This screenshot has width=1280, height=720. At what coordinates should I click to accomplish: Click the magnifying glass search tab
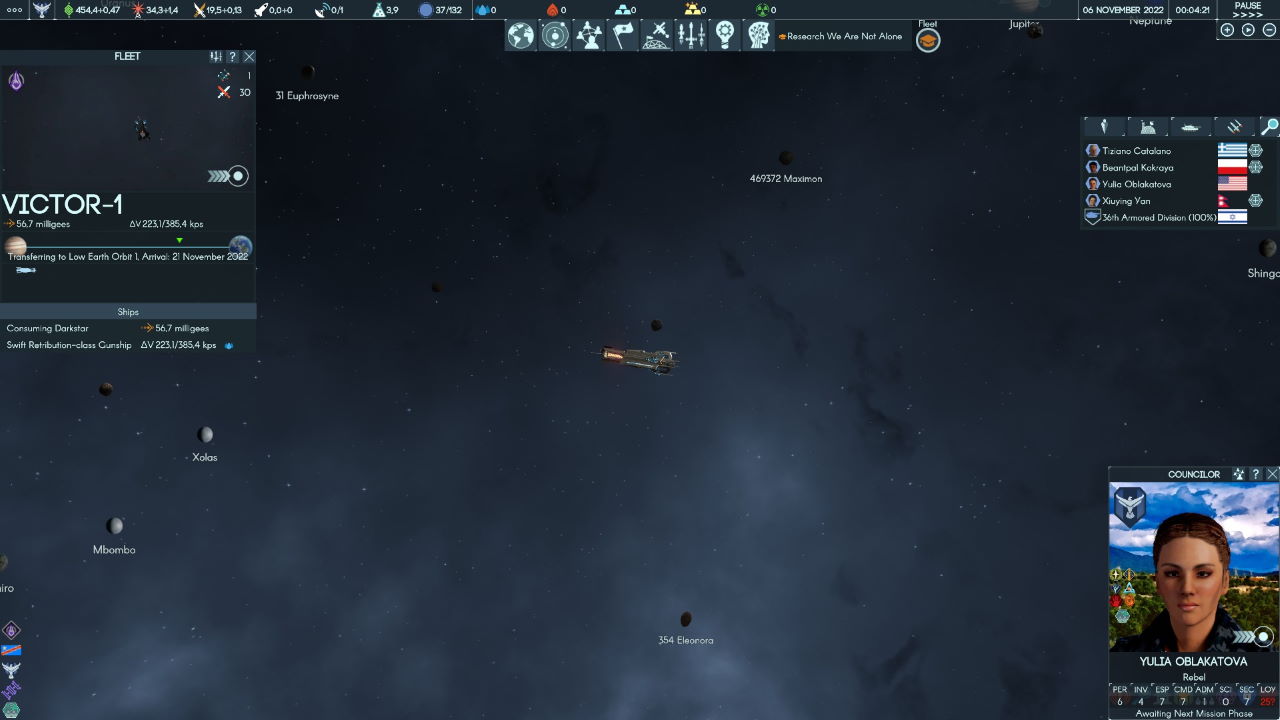coord(1269,127)
